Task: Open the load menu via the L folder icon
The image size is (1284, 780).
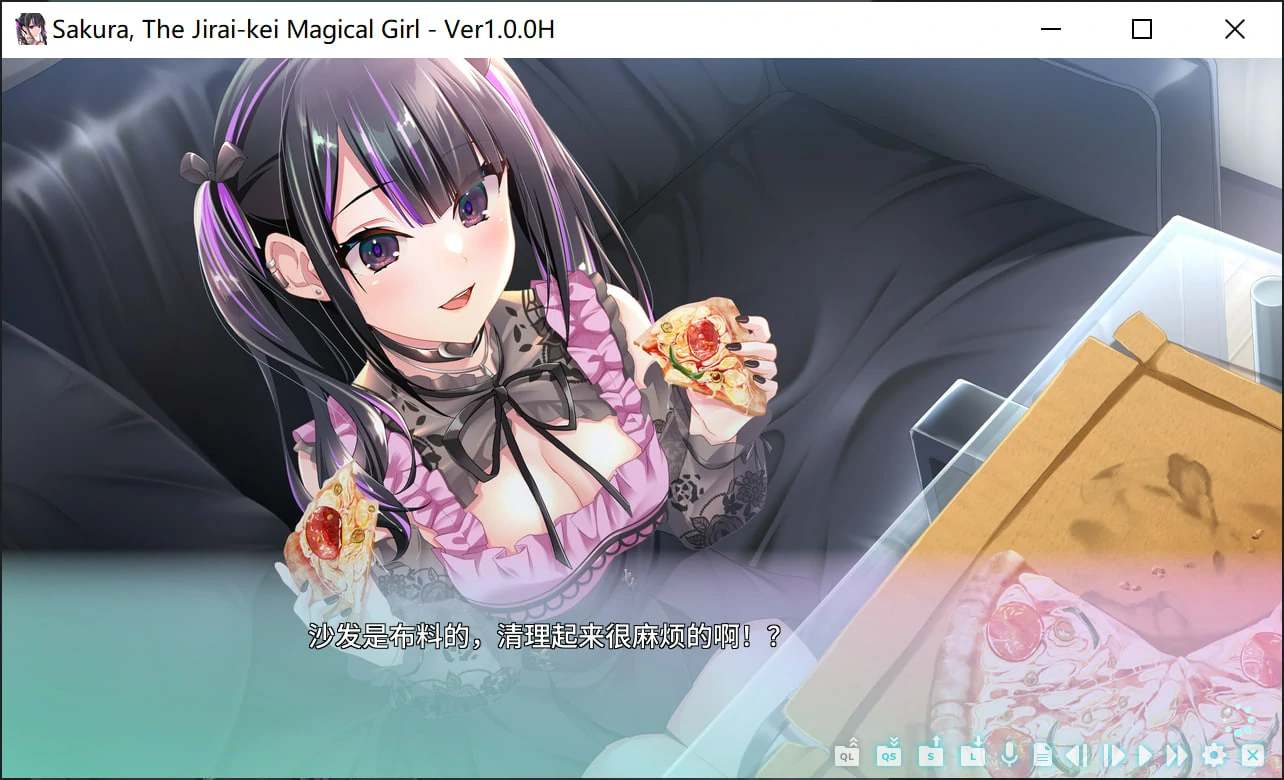Action: coord(971,756)
